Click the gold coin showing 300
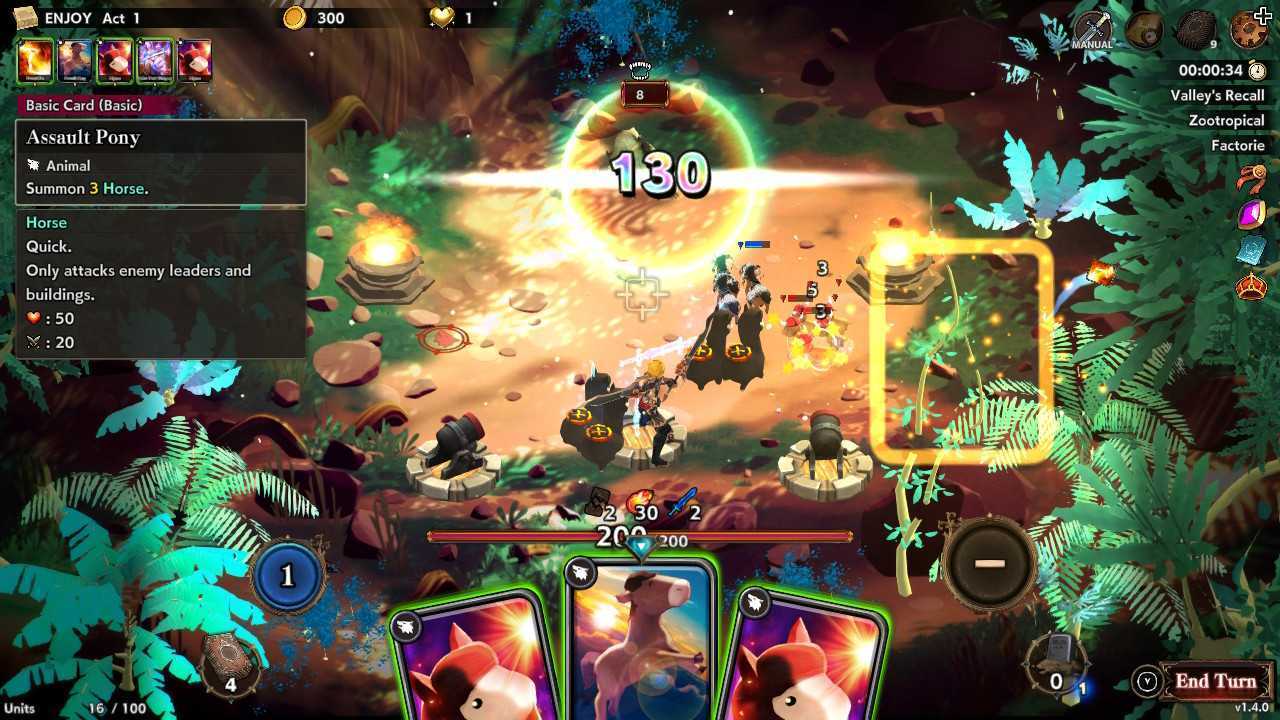The height and width of the screenshot is (720, 1280). pos(297,17)
